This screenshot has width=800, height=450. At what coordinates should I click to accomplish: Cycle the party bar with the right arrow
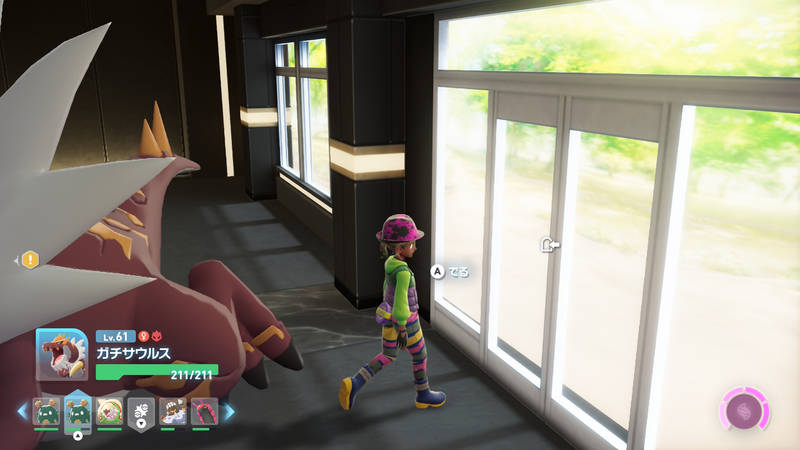pyautogui.click(x=229, y=411)
